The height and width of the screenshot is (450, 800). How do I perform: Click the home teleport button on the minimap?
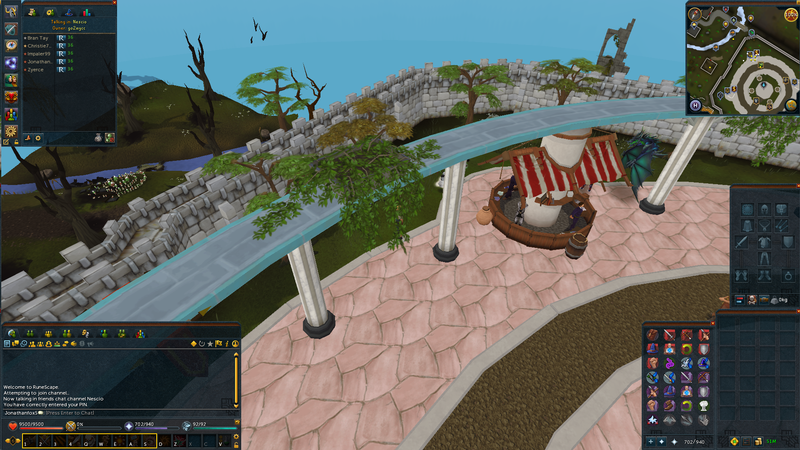695,105
